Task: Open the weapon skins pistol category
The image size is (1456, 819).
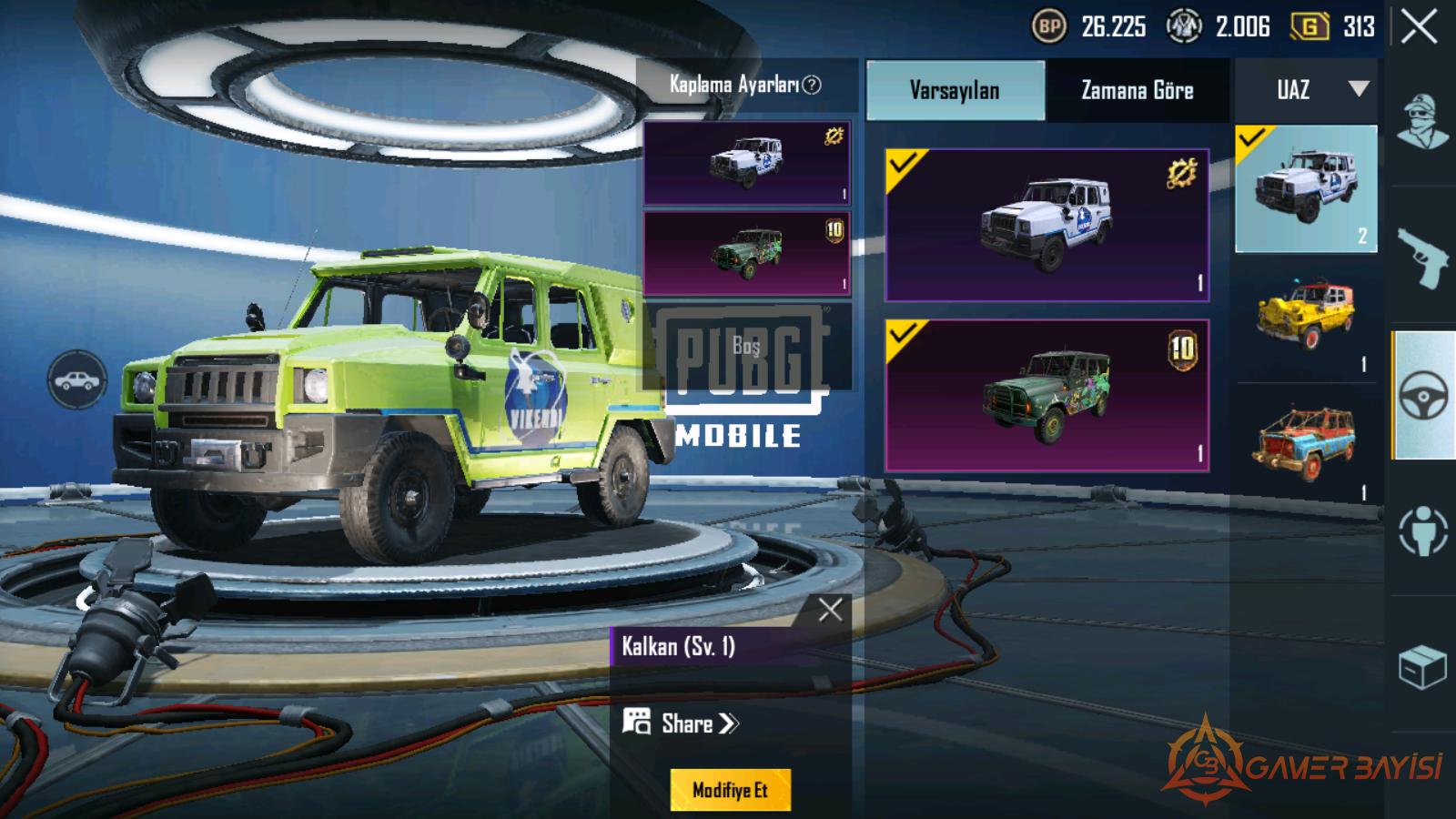Action: point(1422,258)
